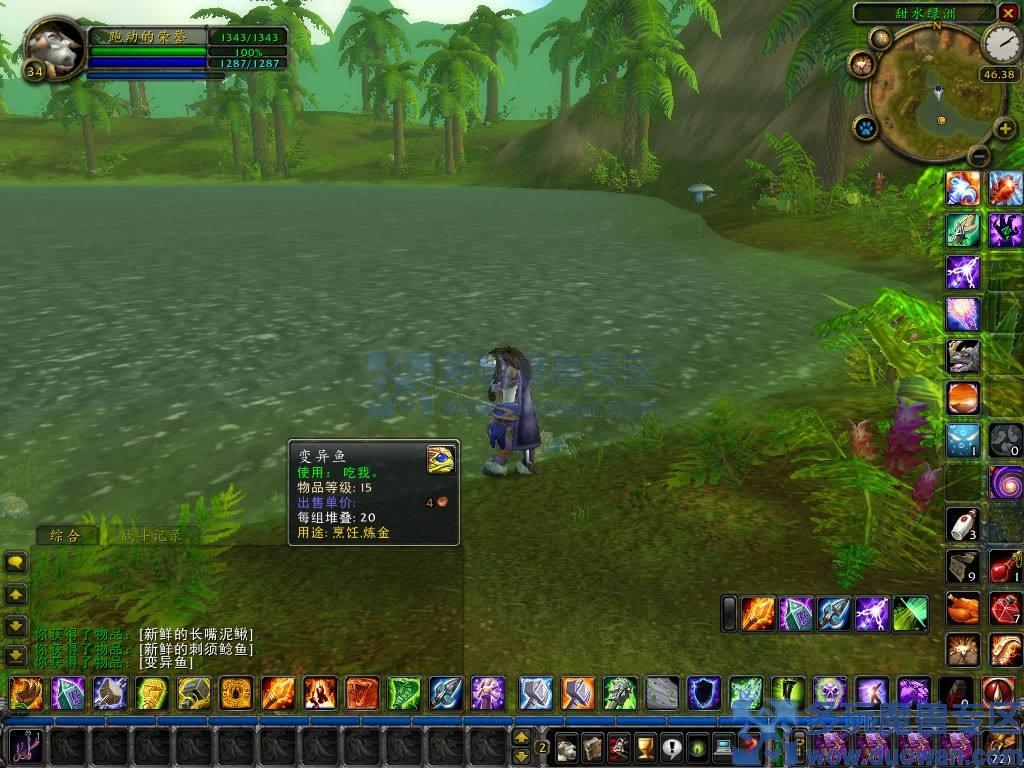The image size is (1024, 768).
Task: Use the white bandage item with count 3
Action: [963, 523]
